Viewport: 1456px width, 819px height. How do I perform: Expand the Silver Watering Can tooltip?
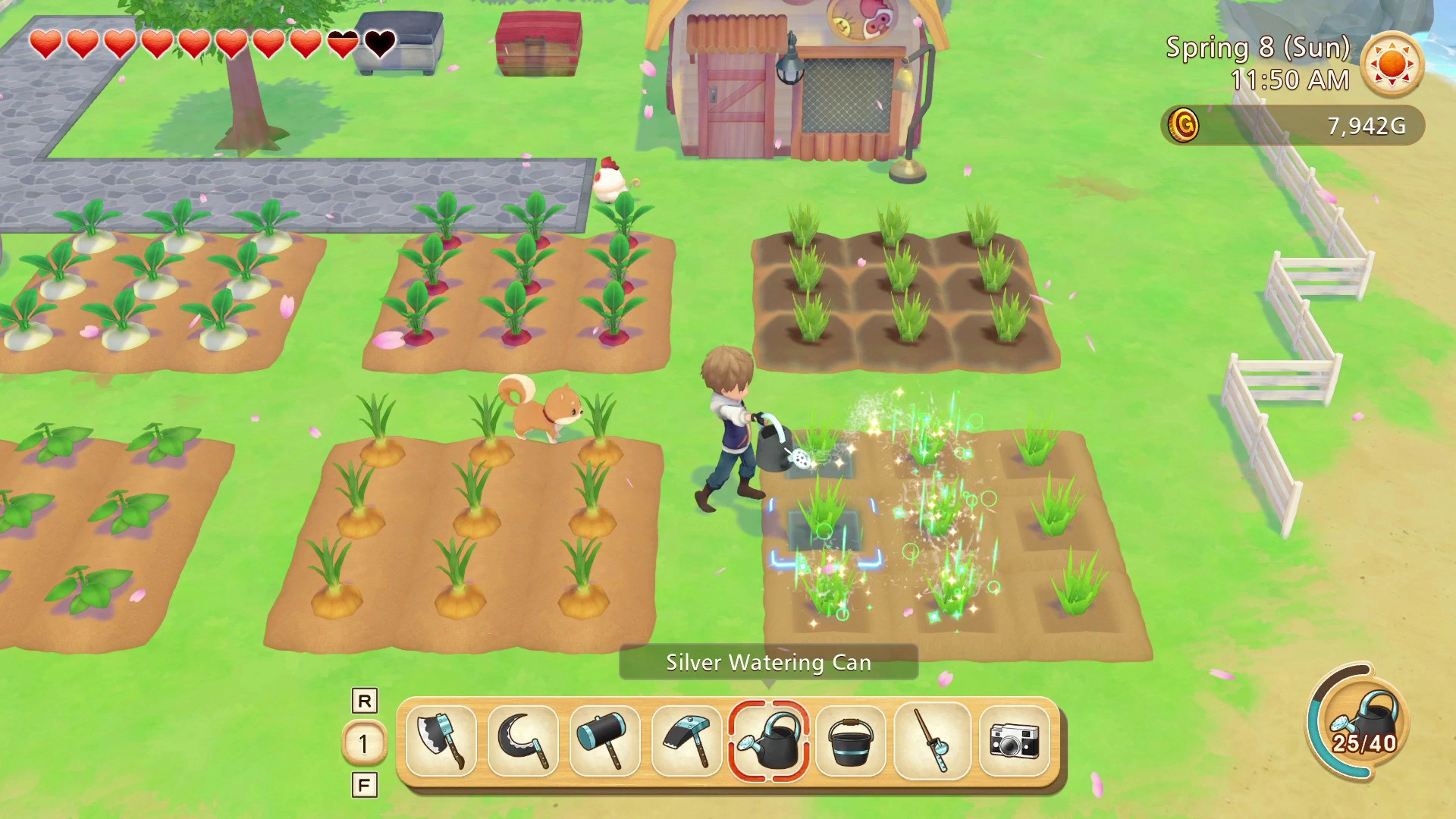(767, 662)
